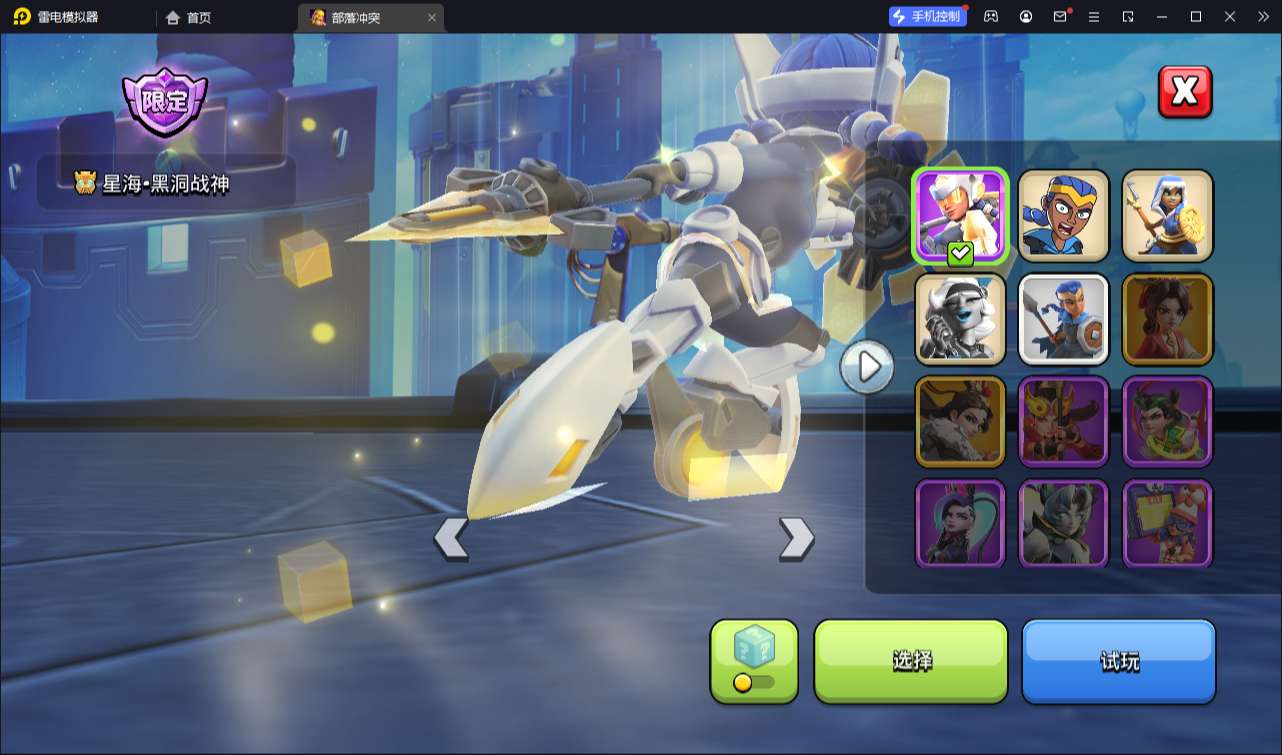The image size is (1282, 755).
Task: Click the green 选择 button
Action: click(x=911, y=661)
